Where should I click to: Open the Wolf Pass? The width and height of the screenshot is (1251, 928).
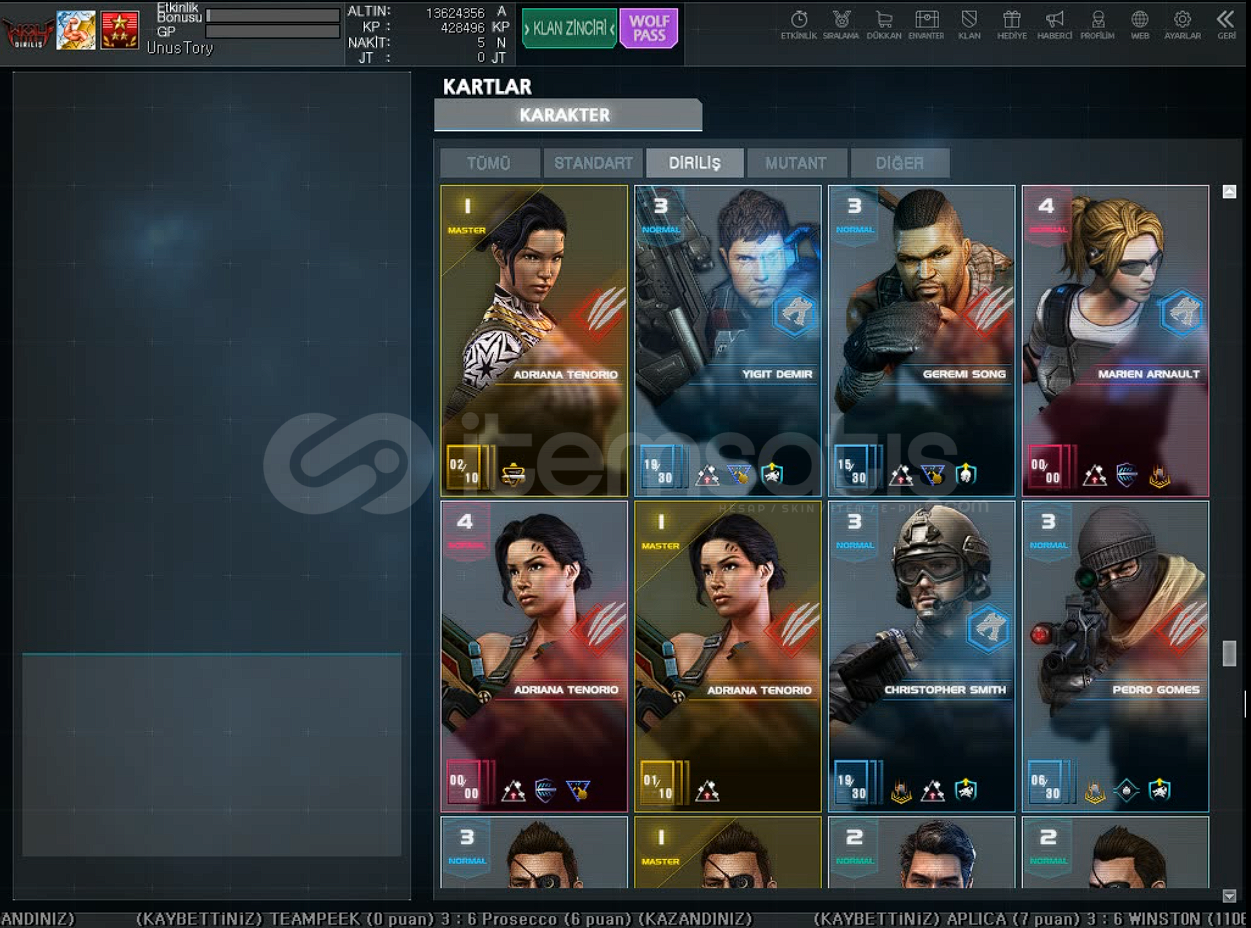coord(648,28)
